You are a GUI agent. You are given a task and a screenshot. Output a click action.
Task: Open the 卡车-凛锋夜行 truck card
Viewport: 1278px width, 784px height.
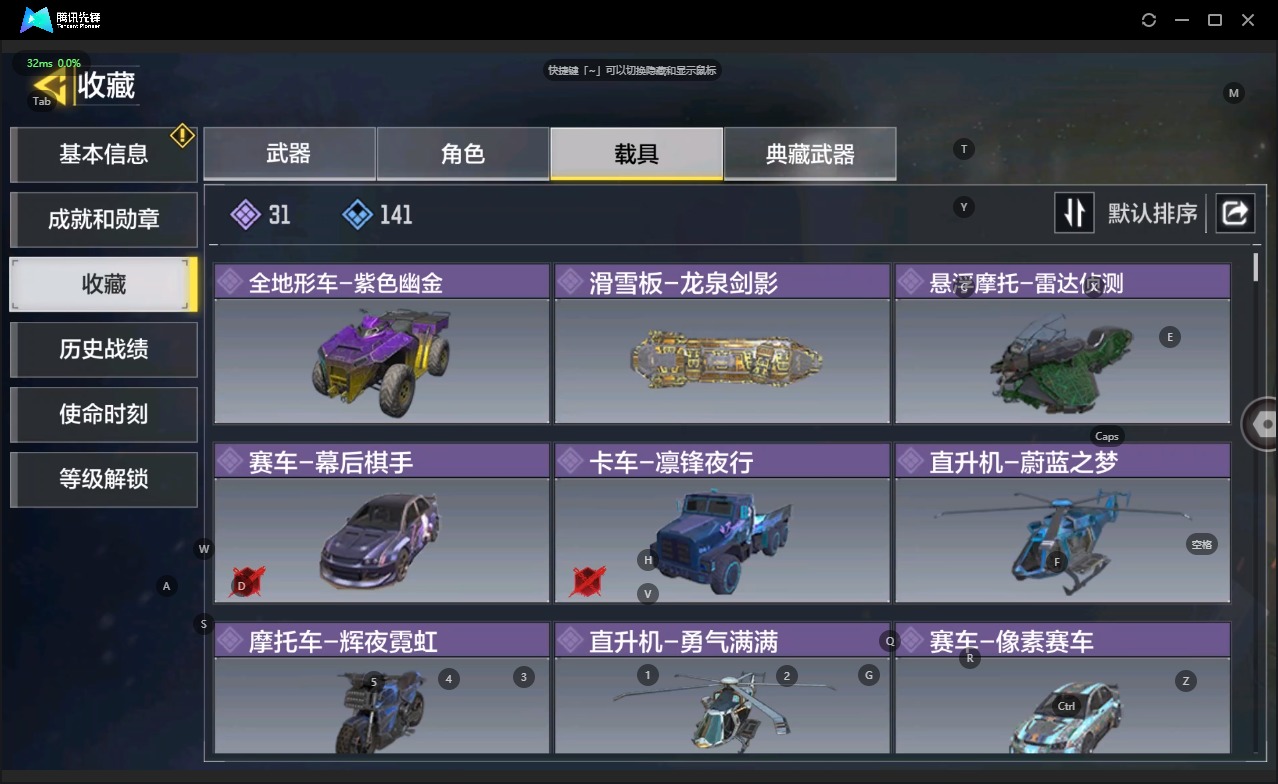click(x=722, y=524)
